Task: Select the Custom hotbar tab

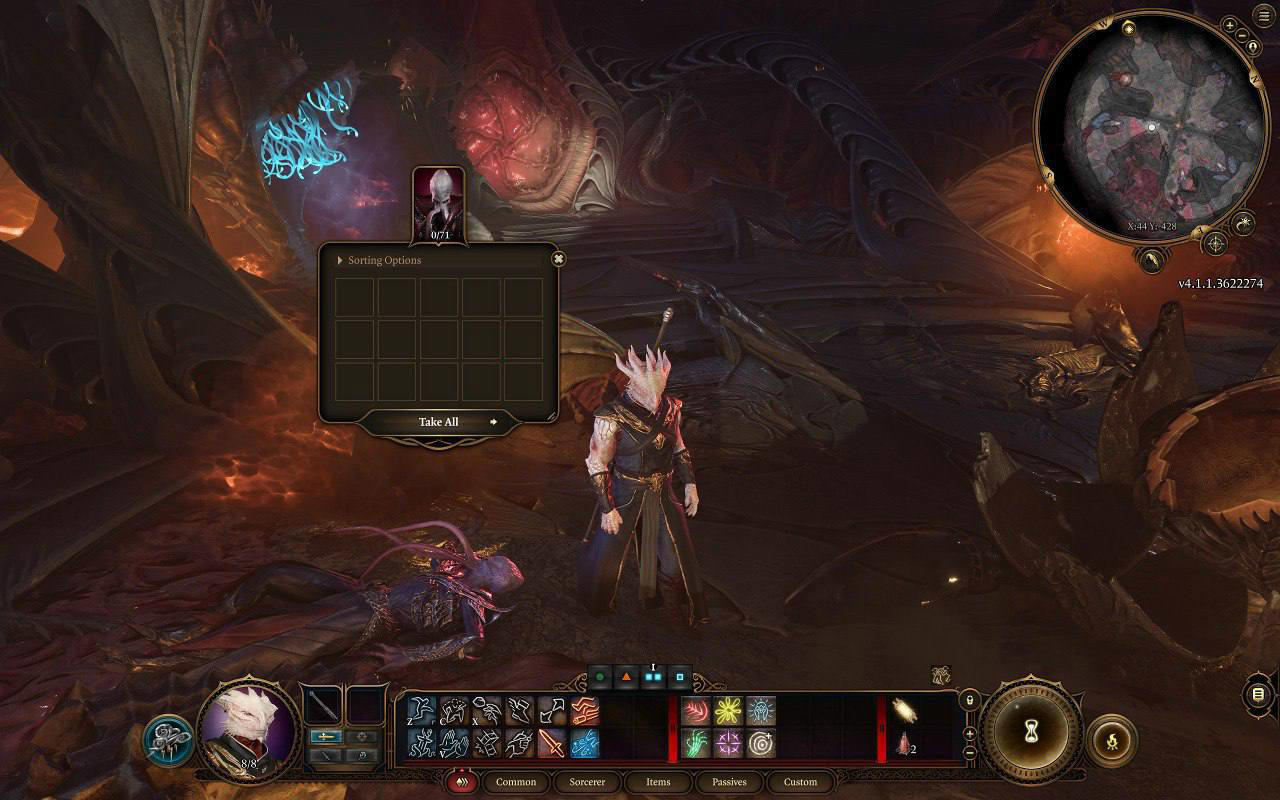Action: point(800,782)
